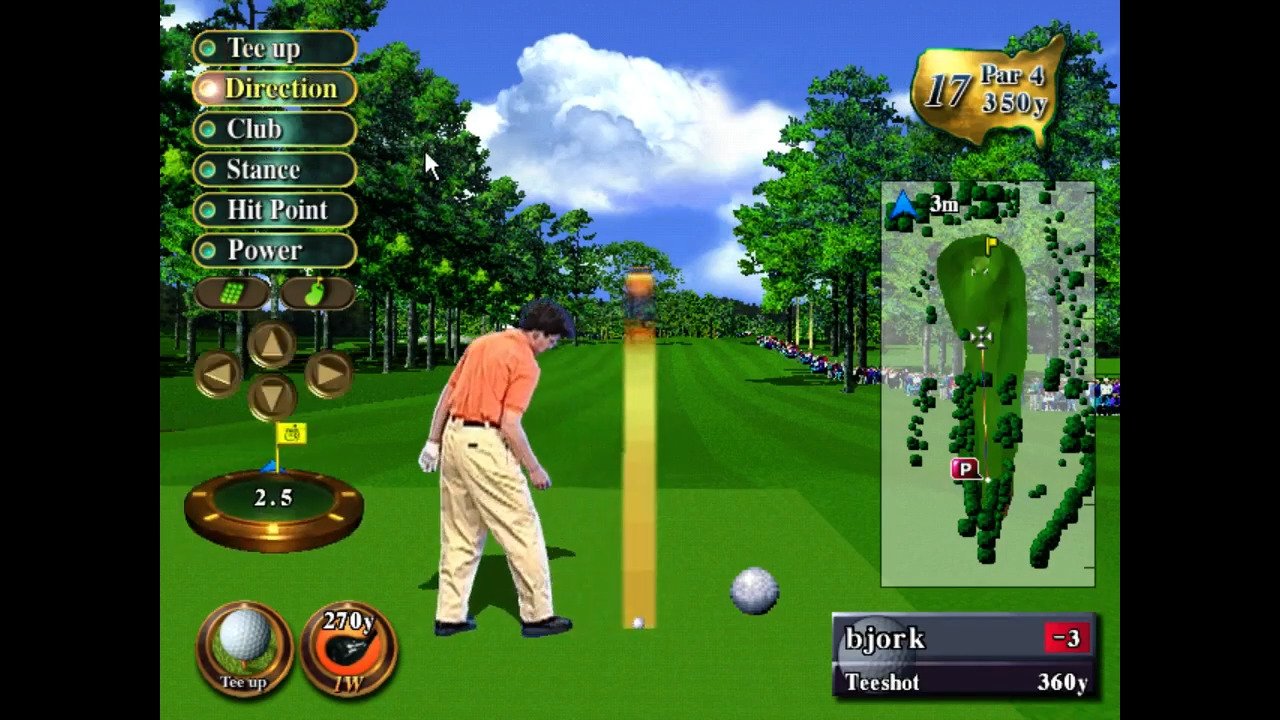The width and height of the screenshot is (1280, 720).
Task: Click the right arrow button
Action: pyautogui.click(x=328, y=374)
